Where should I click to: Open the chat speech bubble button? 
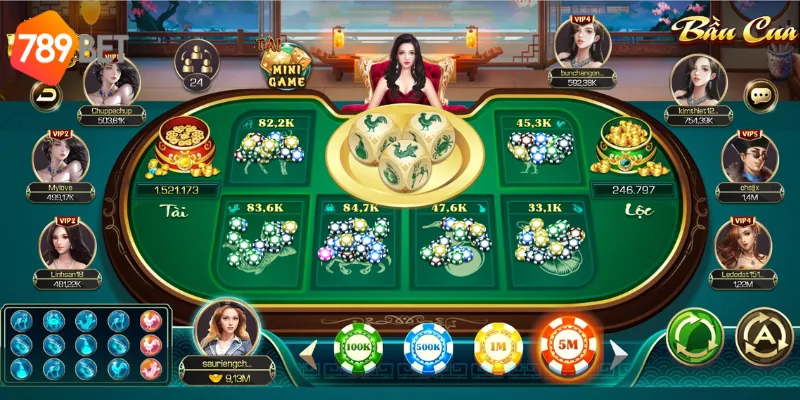pyautogui.click(x=761, y=96)
